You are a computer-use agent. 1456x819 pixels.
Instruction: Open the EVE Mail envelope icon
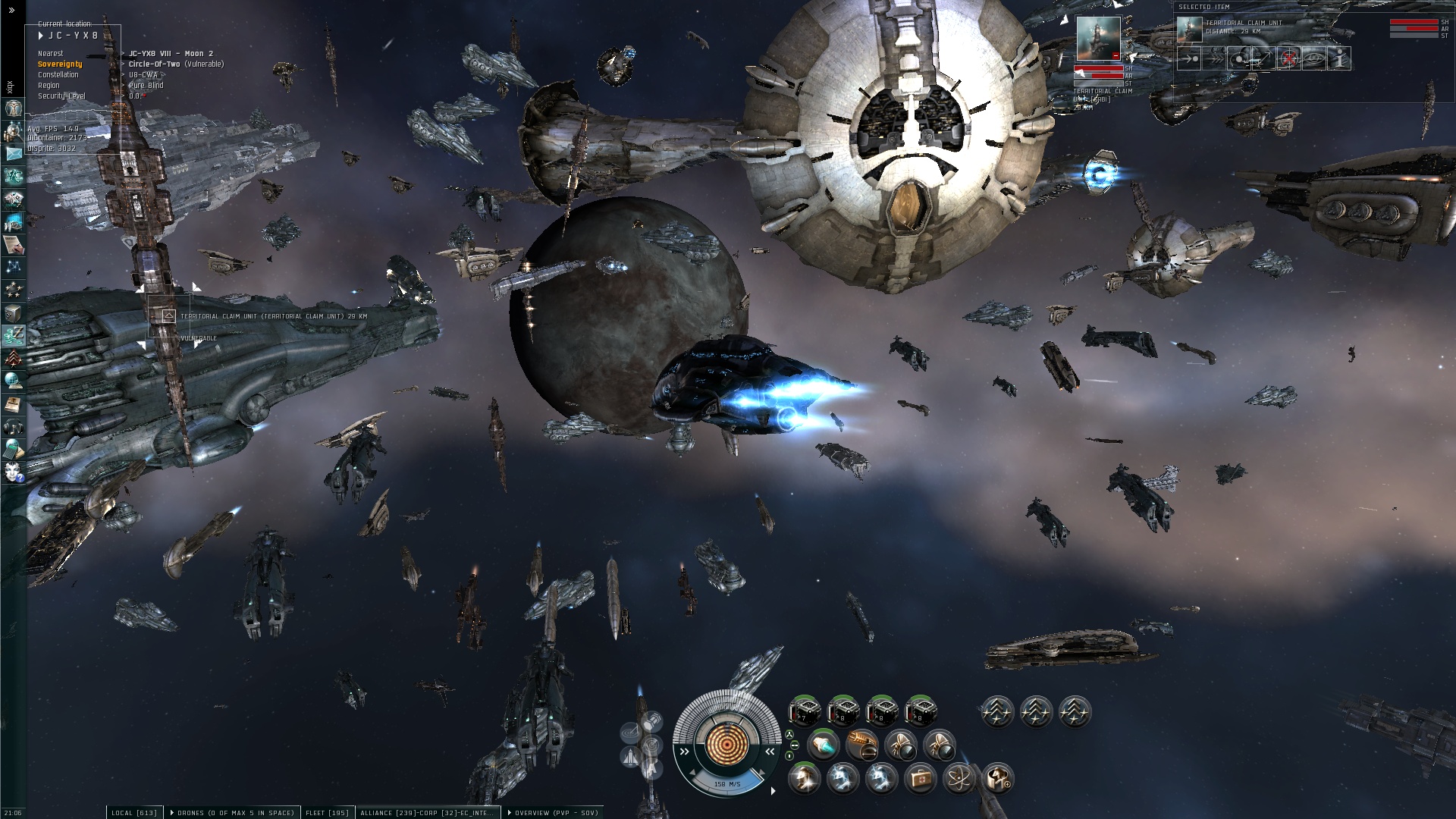(13, 153)
